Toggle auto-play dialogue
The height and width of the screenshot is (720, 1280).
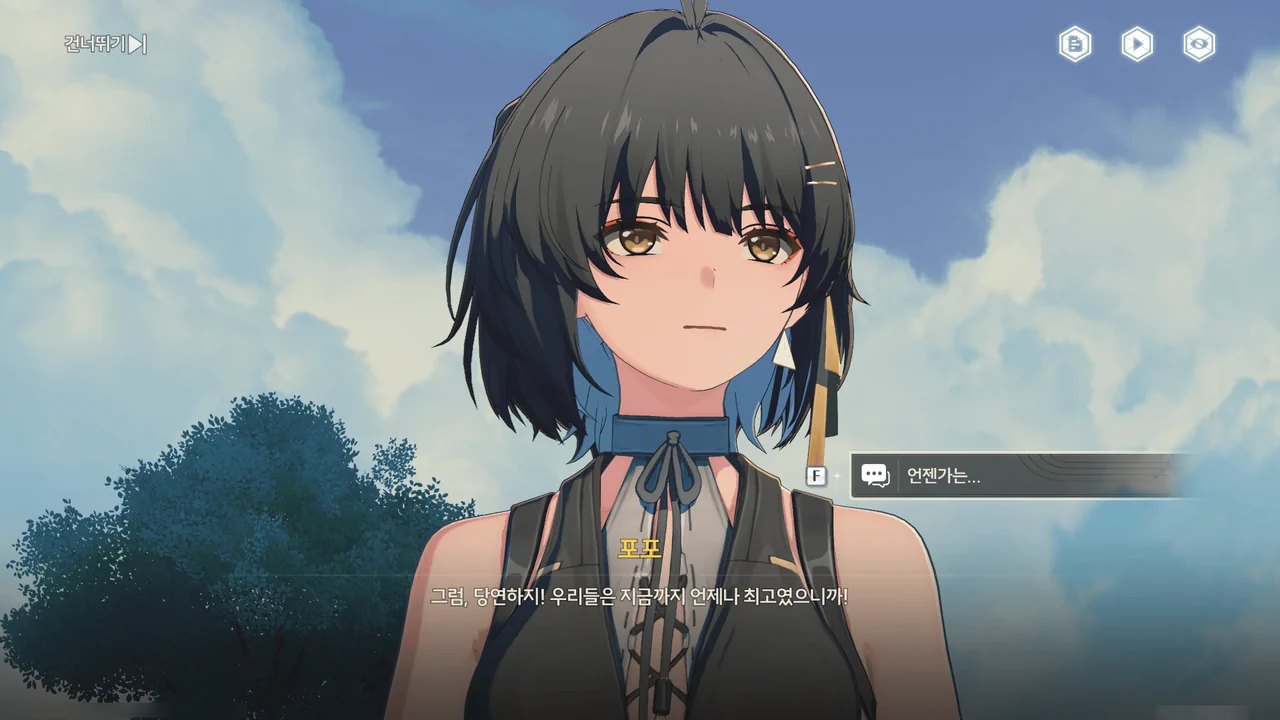pyautogui.click(x=1137, y=44)
